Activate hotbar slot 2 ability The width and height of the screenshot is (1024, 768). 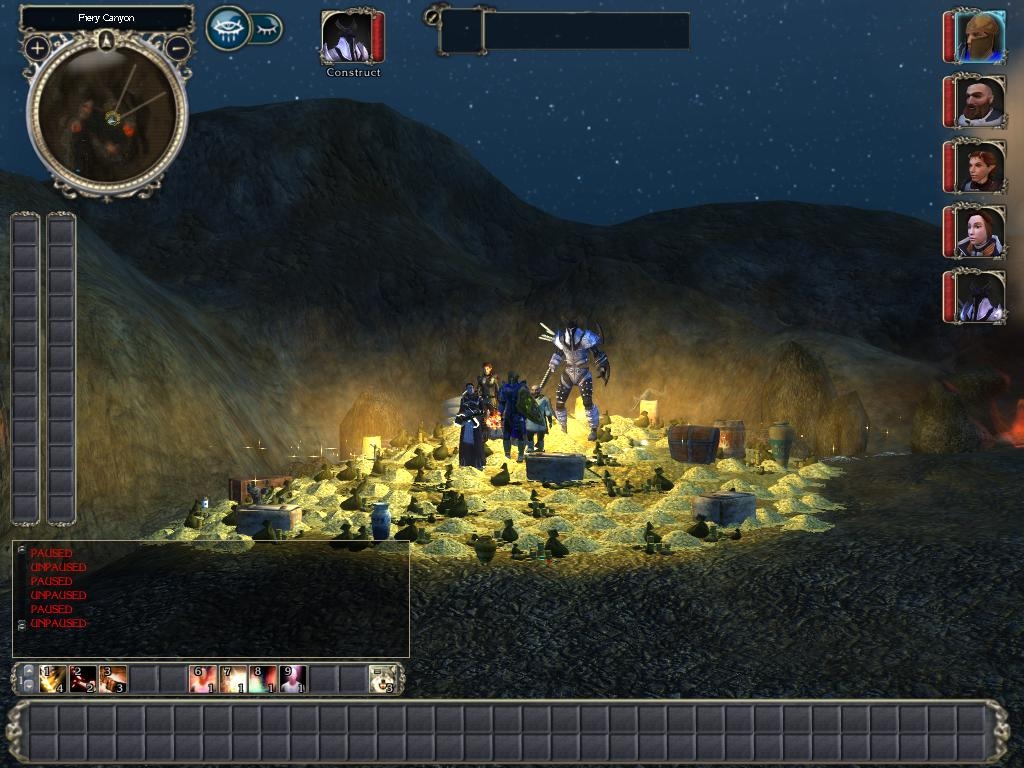[x=83, y=679]
